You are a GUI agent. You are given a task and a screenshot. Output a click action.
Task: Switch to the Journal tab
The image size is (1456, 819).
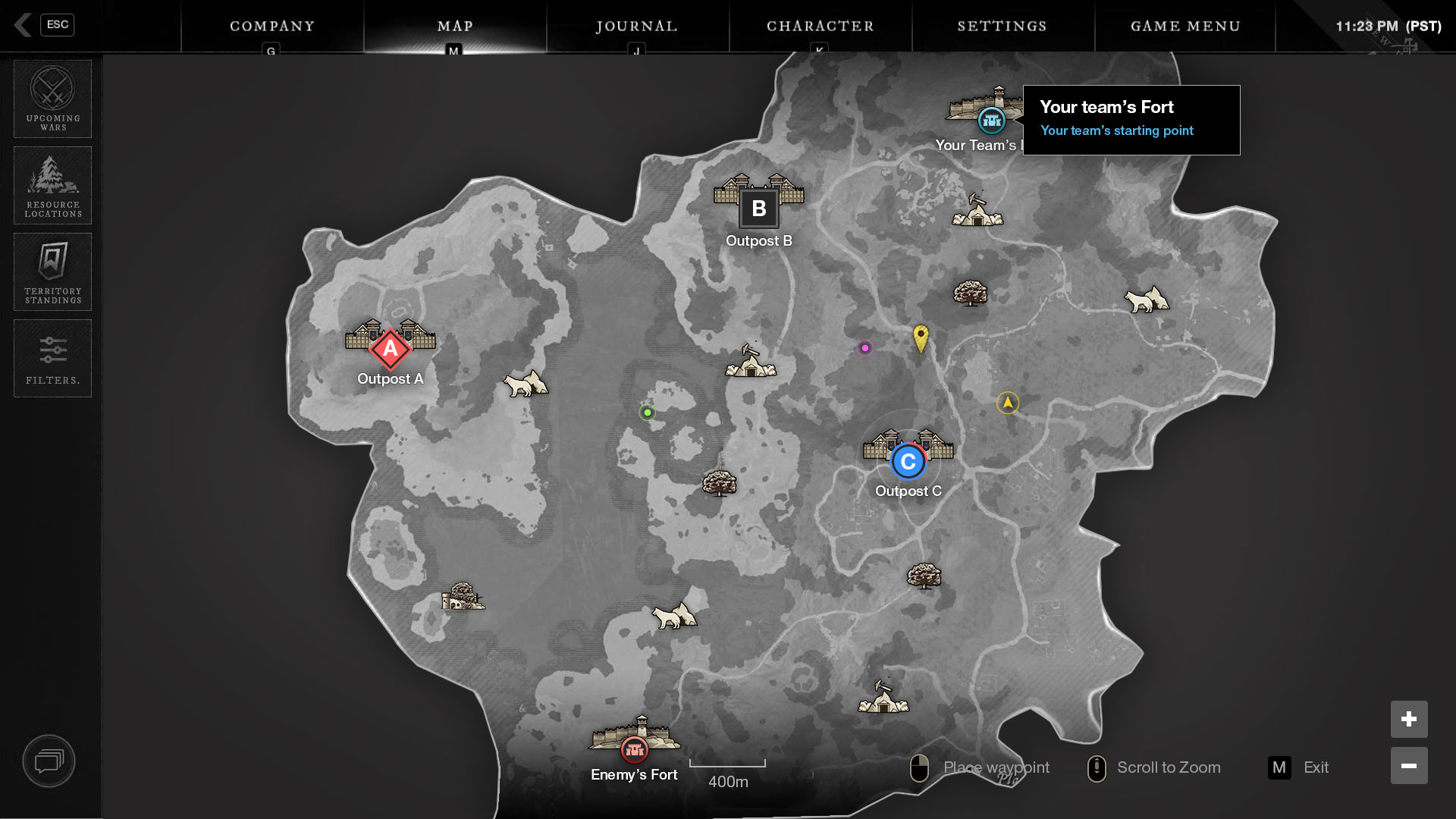click(x=637, y=27)
